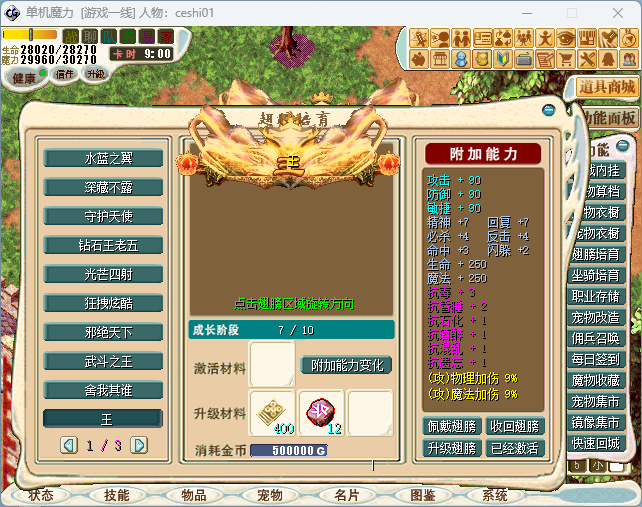Pick the 邪绝天下 wing entry
This screenshot has width=642, height=507.
point(102,332)
